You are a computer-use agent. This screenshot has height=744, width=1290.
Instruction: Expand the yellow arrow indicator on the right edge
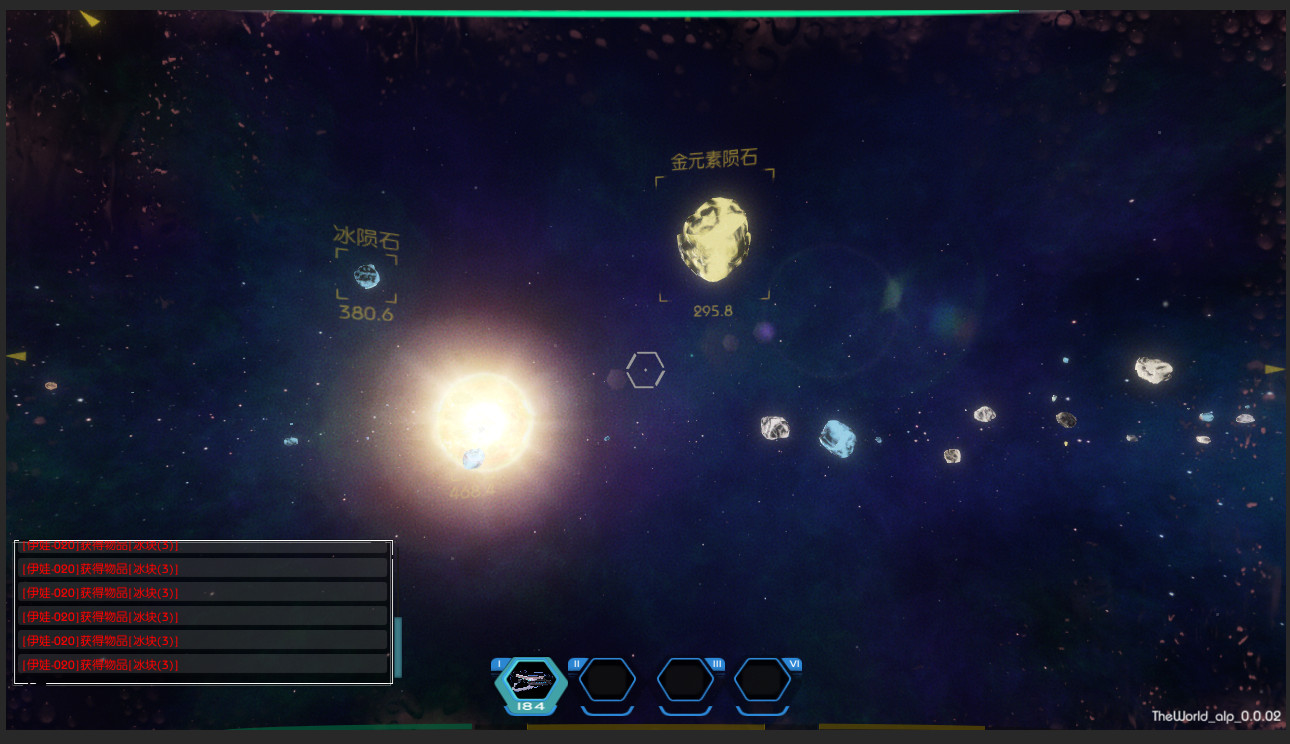click(1275, 369)
